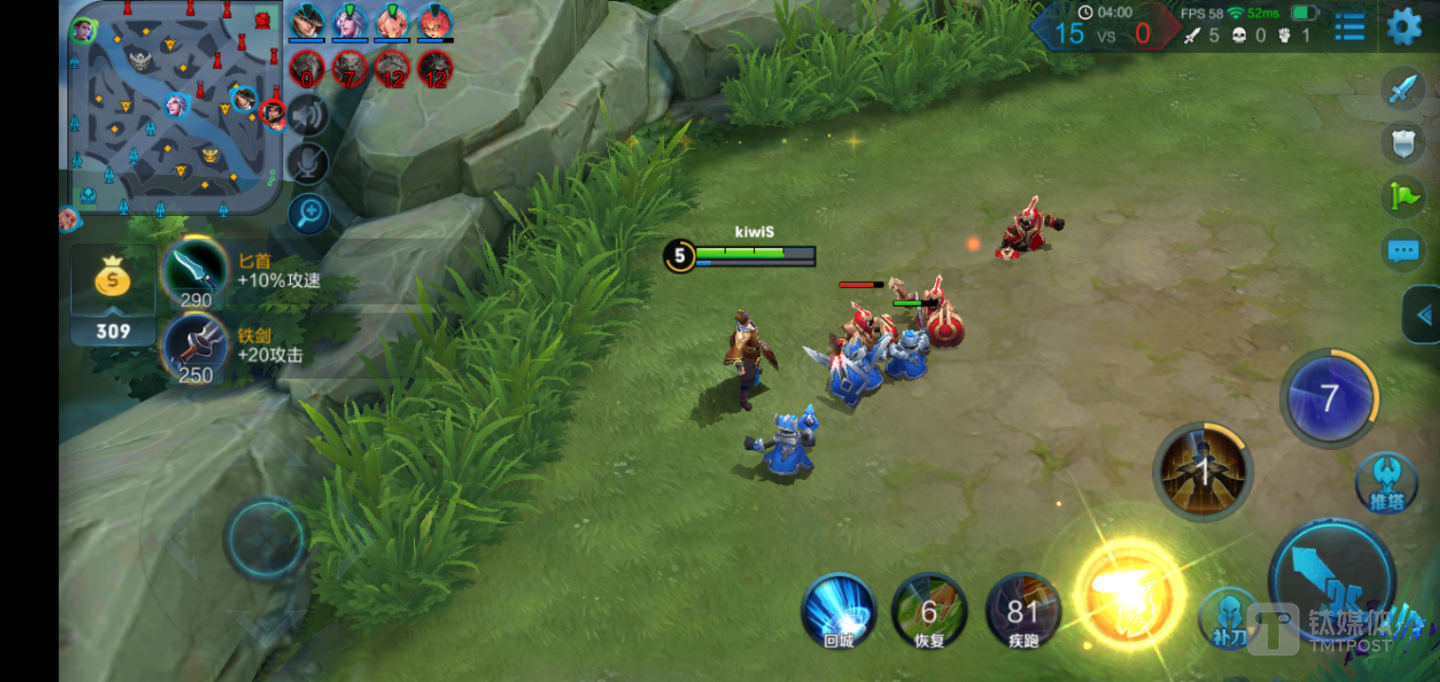1440x682 pixels.
Task: Buy the recommended 匕首 dagger for 290
Action: coord(196,272)
